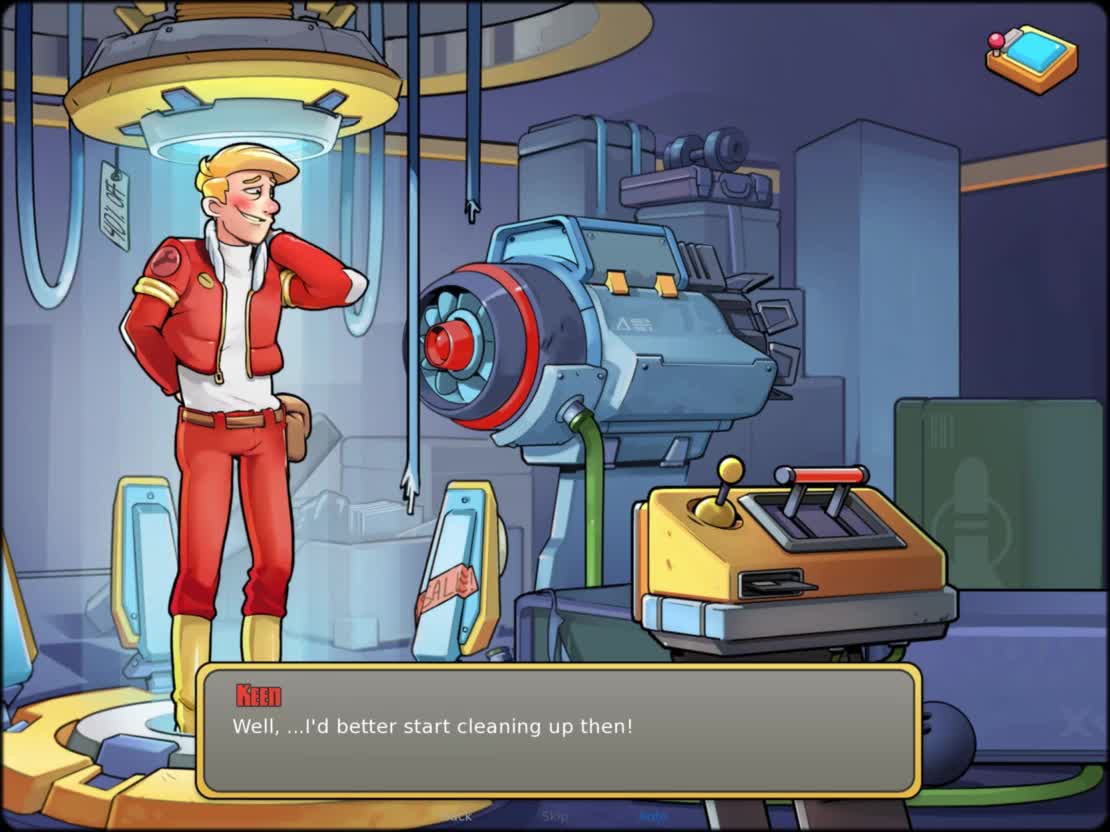Open the orange console menu icon
Viewport: 1110px width, 832px height.
tap(1032, 58)
